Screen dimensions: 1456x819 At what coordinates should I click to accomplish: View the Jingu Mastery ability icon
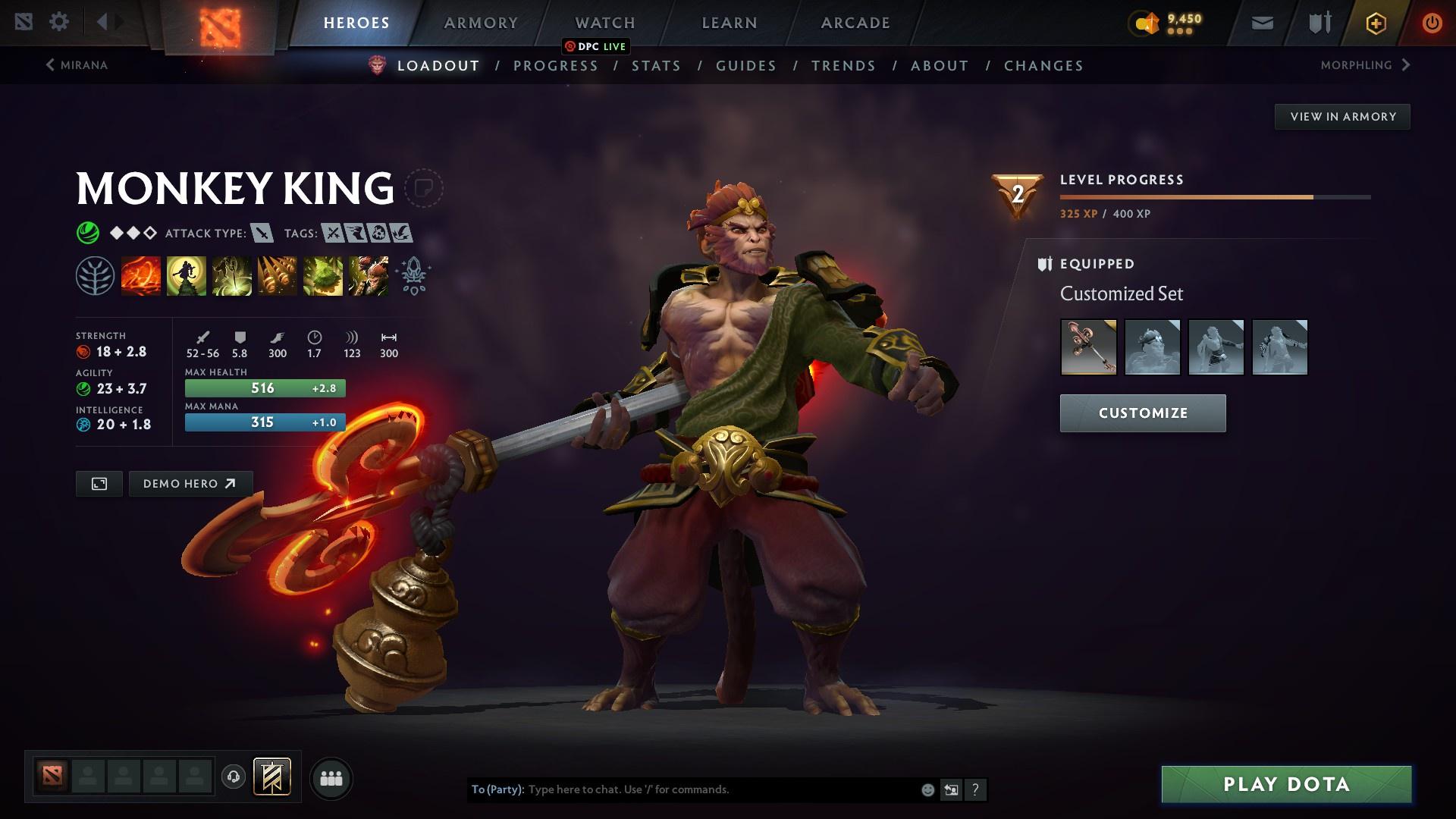click(x=278, y=275)
